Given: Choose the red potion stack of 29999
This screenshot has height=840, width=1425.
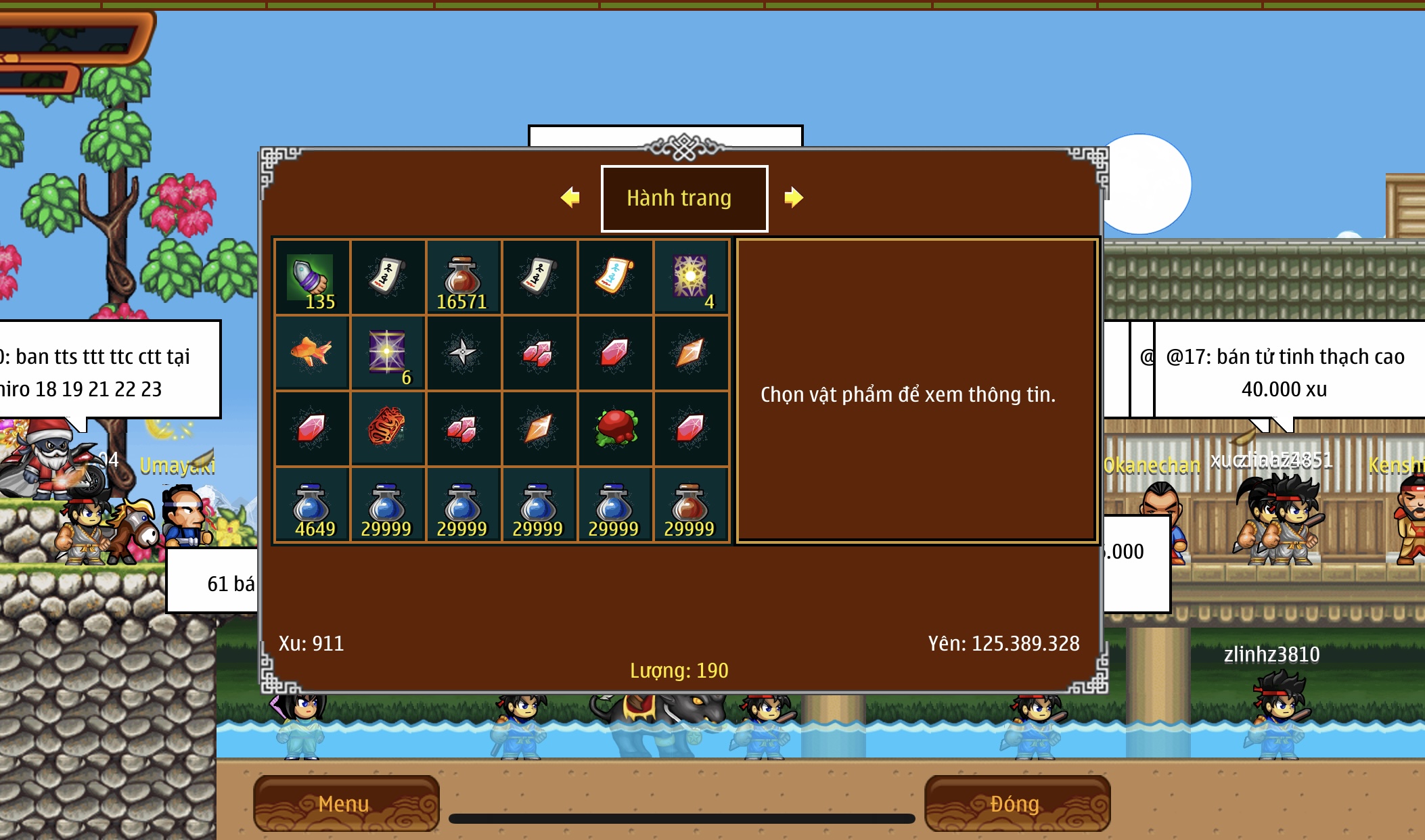Looking at the screenshot, I should (690, 505).
